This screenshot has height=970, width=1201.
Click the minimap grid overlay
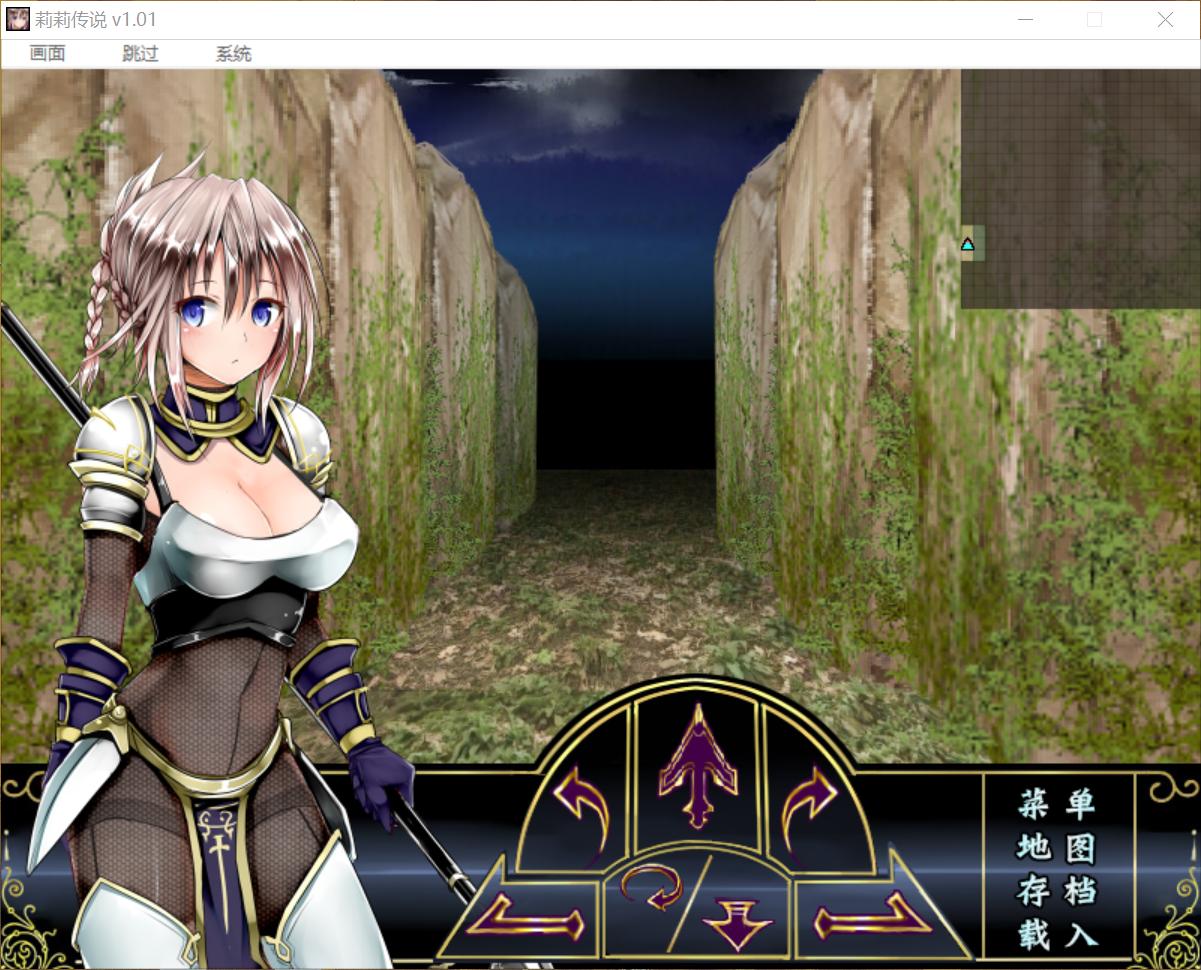coord(1080,188)
